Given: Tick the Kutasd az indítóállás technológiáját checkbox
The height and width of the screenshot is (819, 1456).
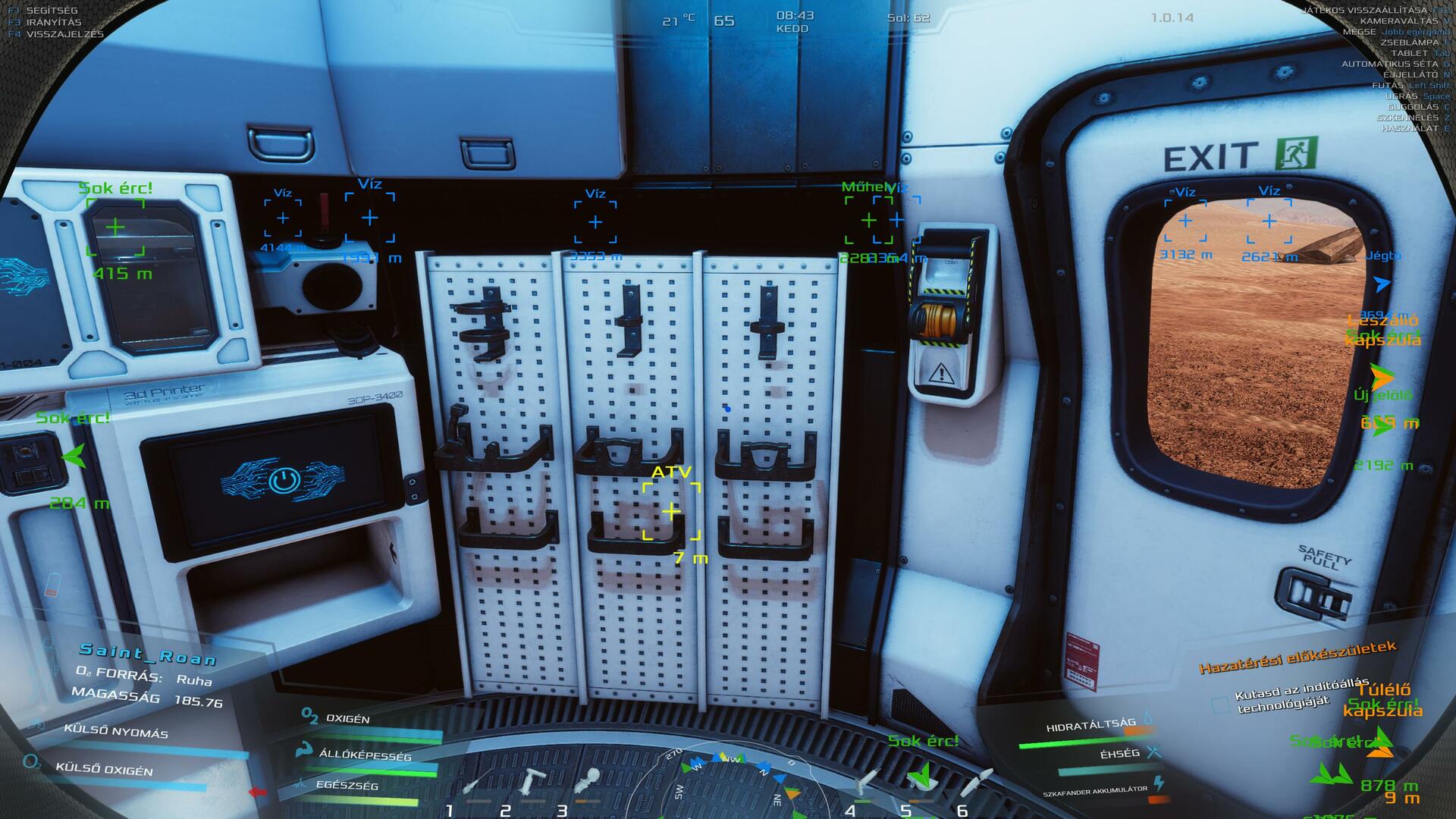Looking at the screenshot, I should click(1220, 704).
